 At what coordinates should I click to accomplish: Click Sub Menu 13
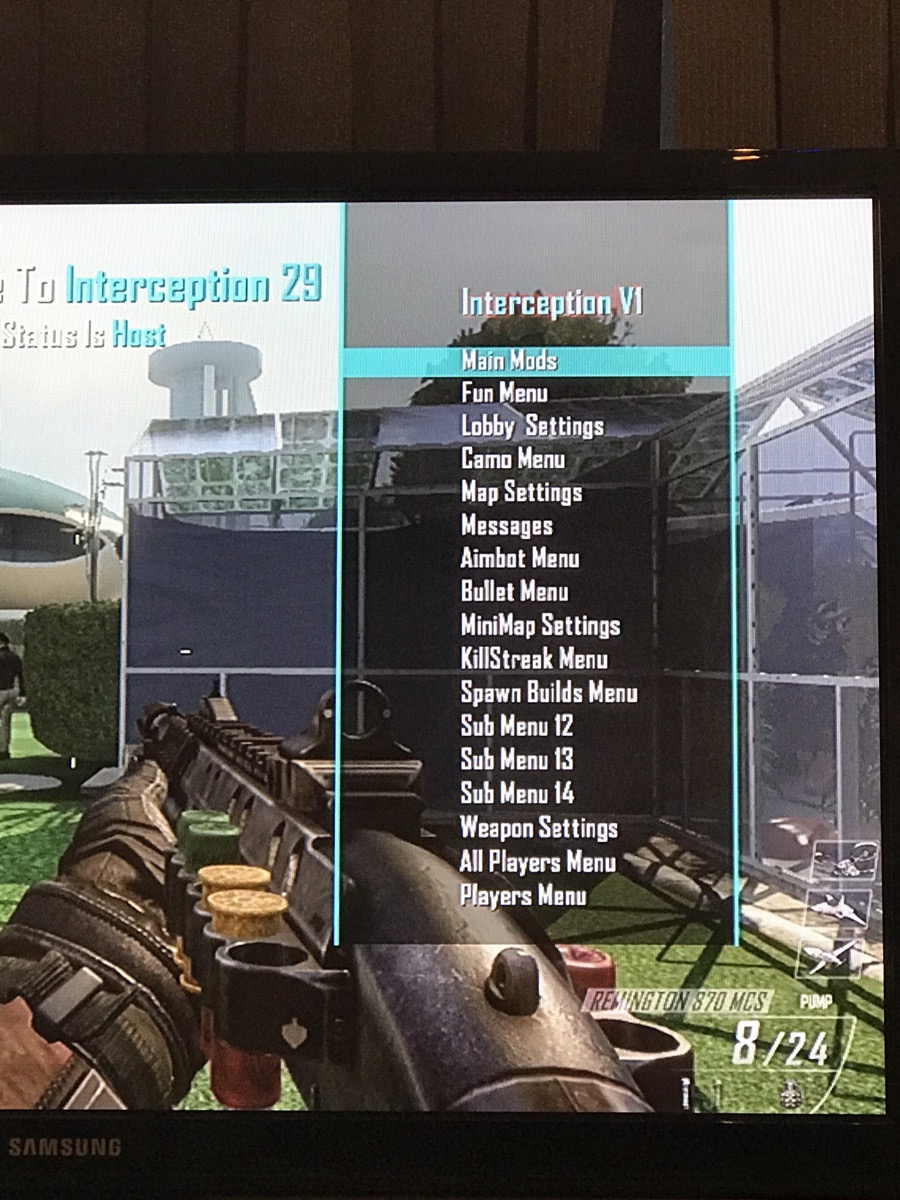pos(517,759)
